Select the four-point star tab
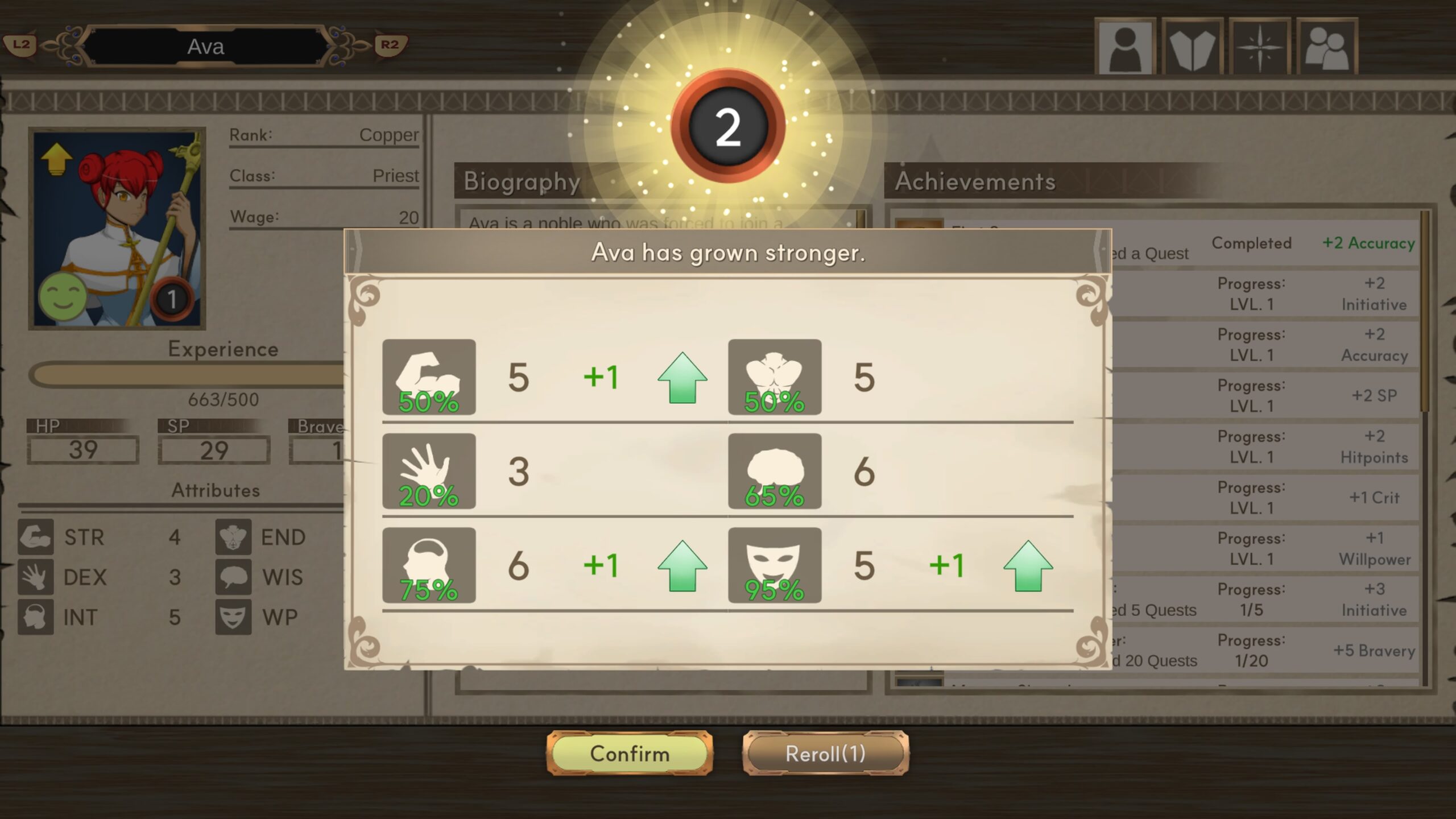Viewport: 1456px width, 819px height. coord(1259,47)
